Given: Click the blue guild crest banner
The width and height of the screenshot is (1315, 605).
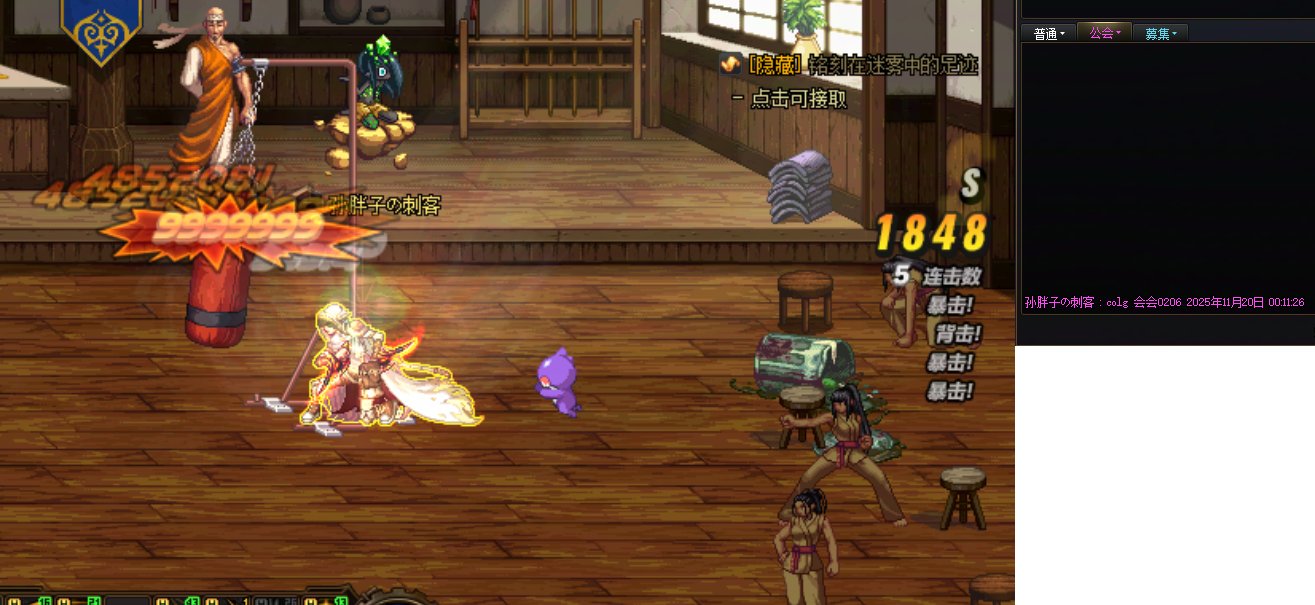Looking at the screenshot, I should coord(101,29).
